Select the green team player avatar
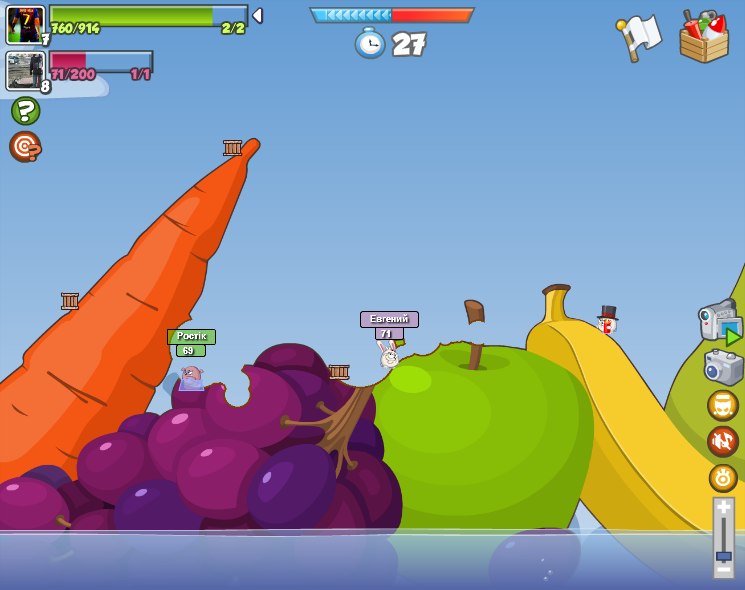745x590 pixels. pyautogui.click(x=25, y=24)
